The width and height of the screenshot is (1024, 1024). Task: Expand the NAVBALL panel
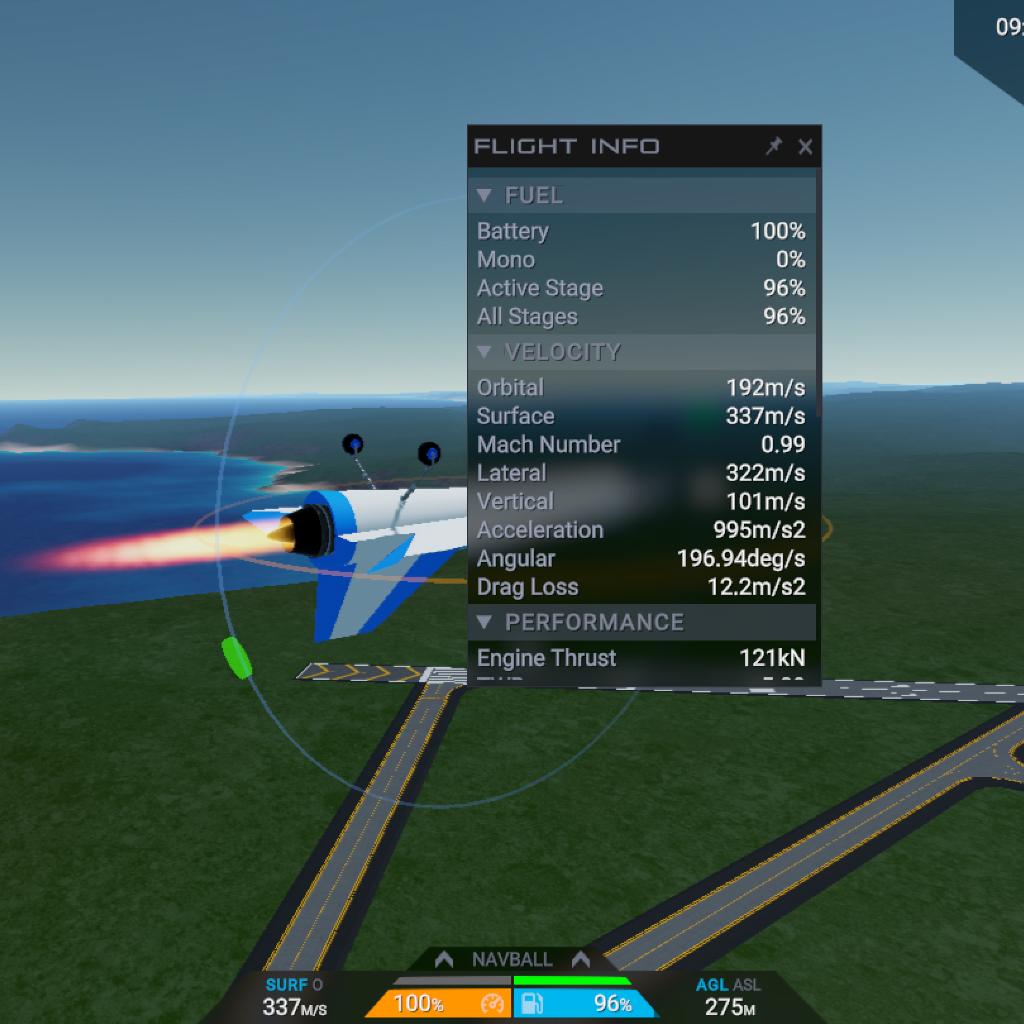pyautogui.click(x=512, y=959)
